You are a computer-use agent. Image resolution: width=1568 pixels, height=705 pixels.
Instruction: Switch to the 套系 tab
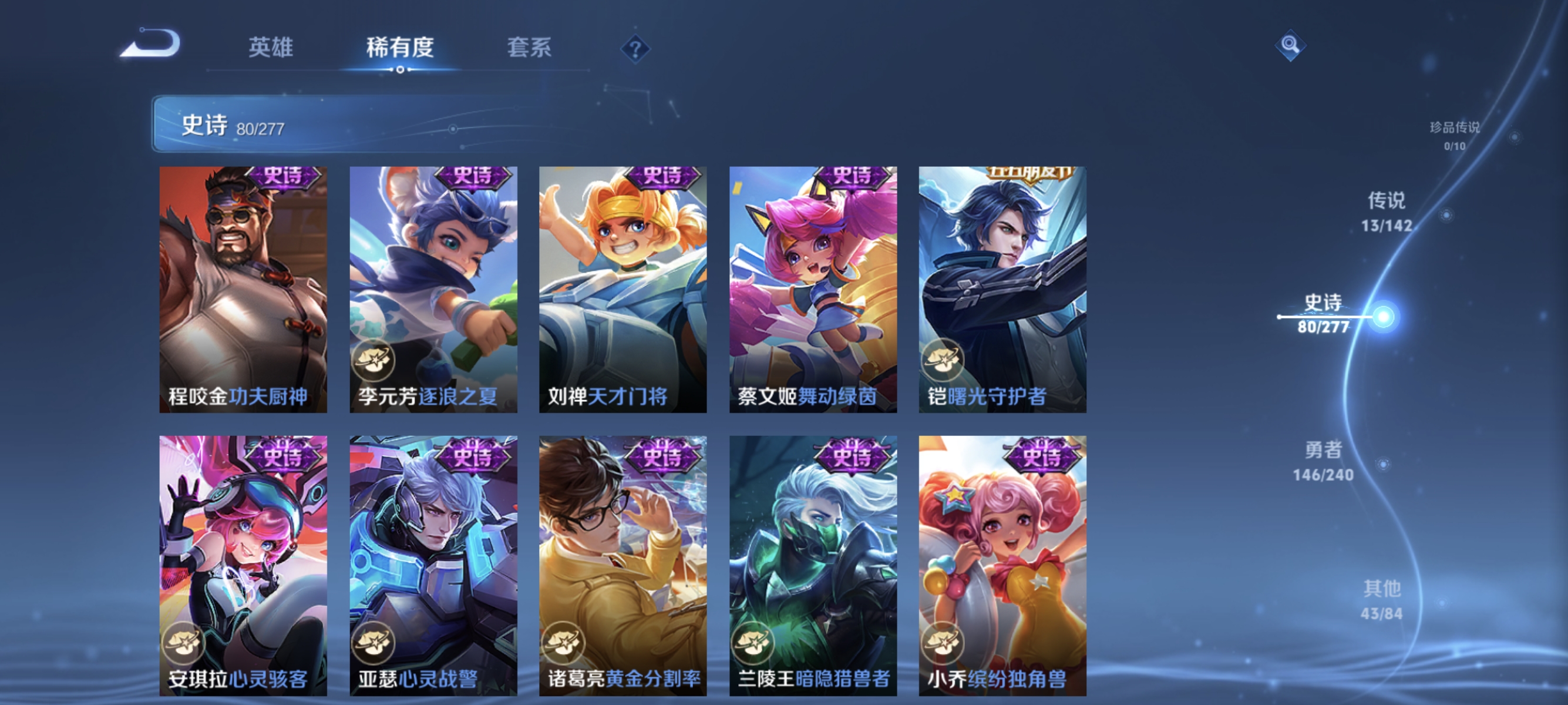tap(529, 49)
